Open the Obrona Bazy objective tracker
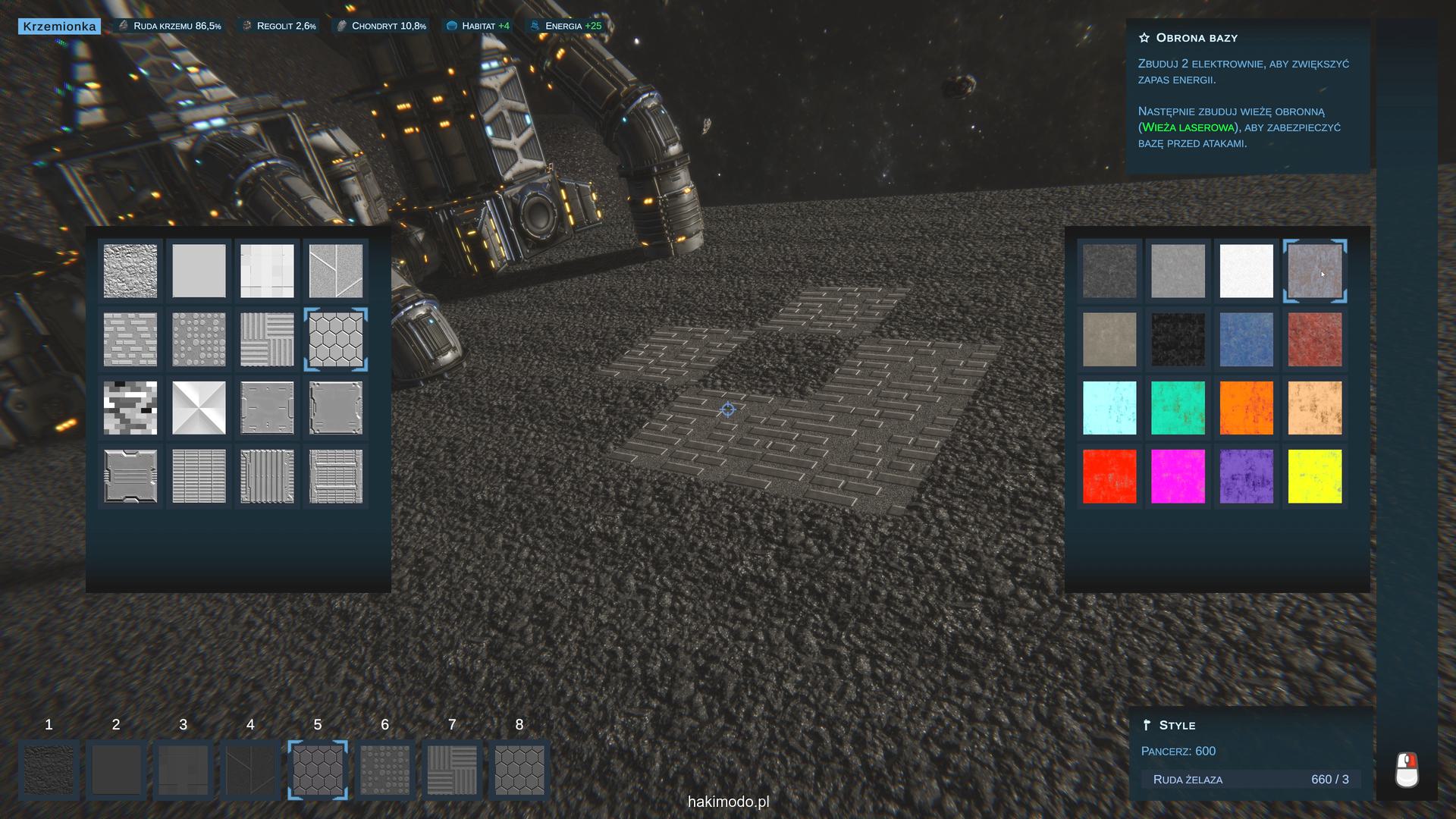1456x819 pixels. coord(1197,38)
